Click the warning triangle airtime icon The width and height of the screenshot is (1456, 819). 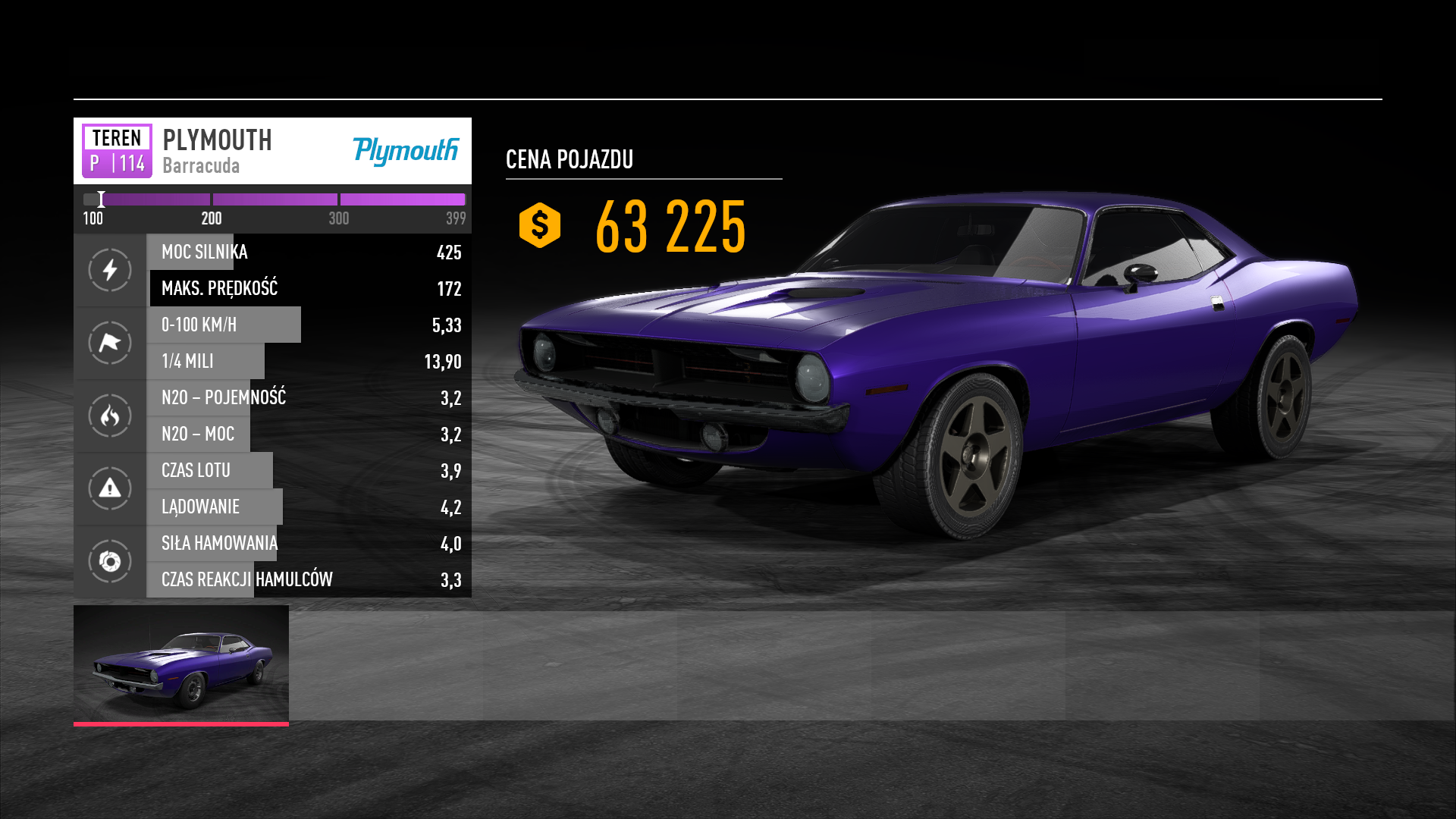coord(110,488)
